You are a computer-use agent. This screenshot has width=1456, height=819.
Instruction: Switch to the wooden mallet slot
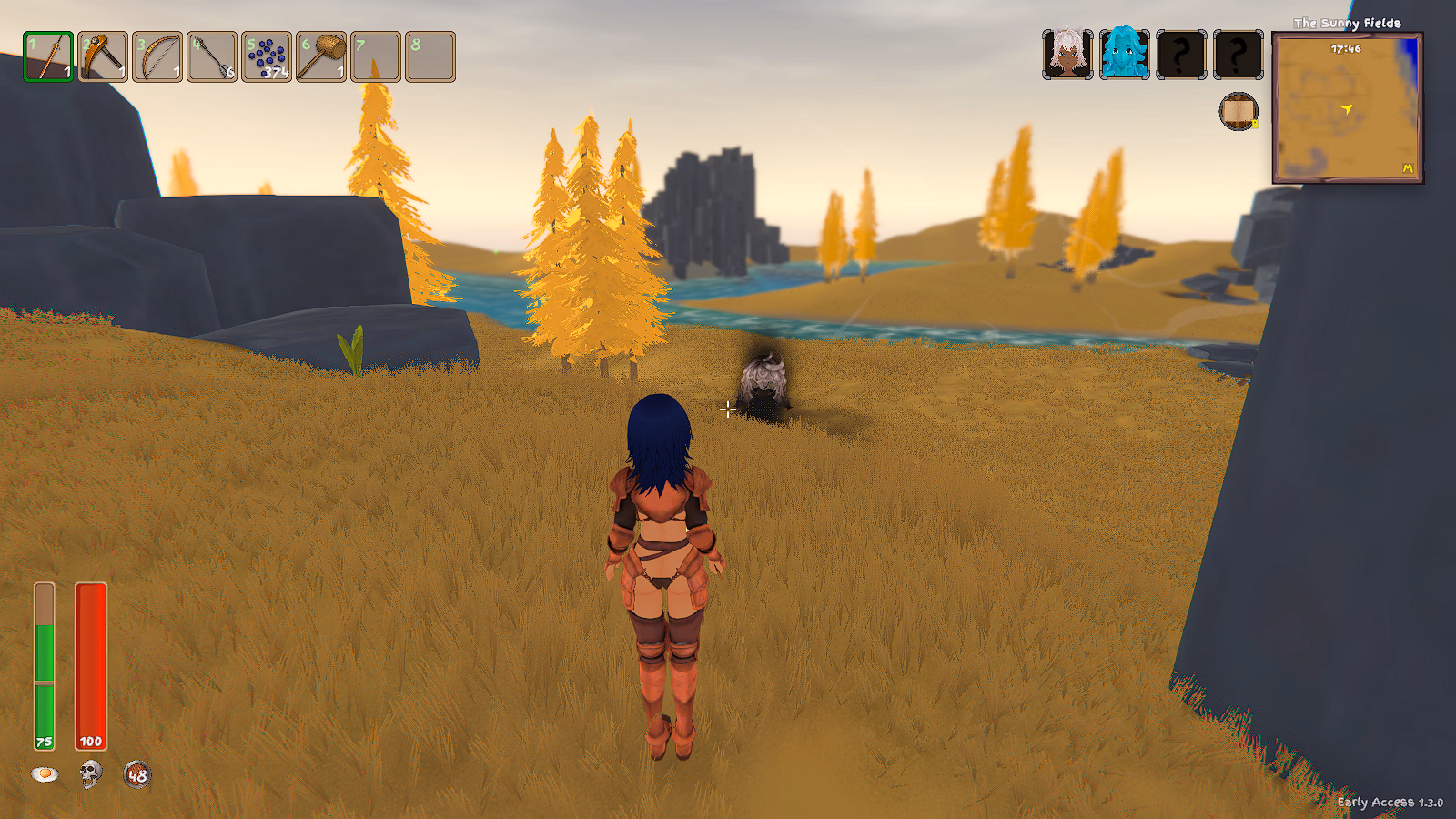(321, 56)
